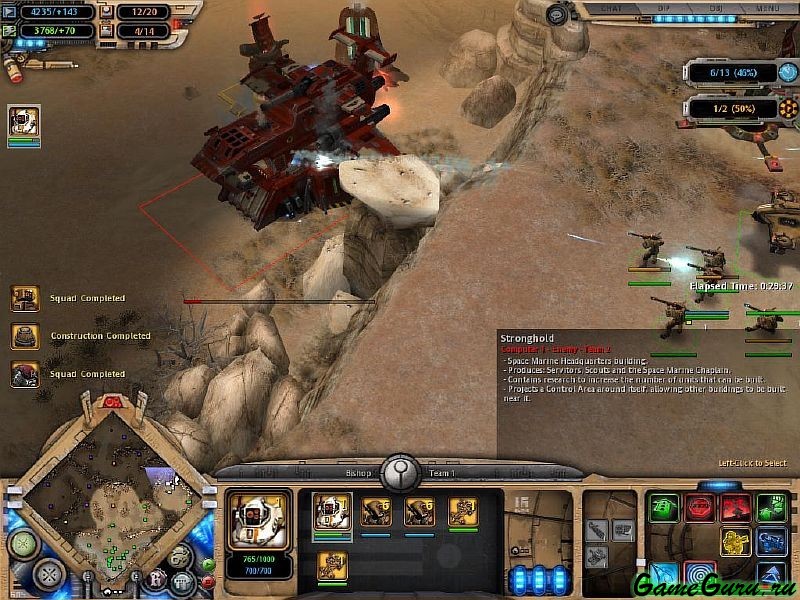This screenshot has height=600, width=800.
Task: Activate the red octagon stop command
Action: pyautogui.click(x=700, y=507)
